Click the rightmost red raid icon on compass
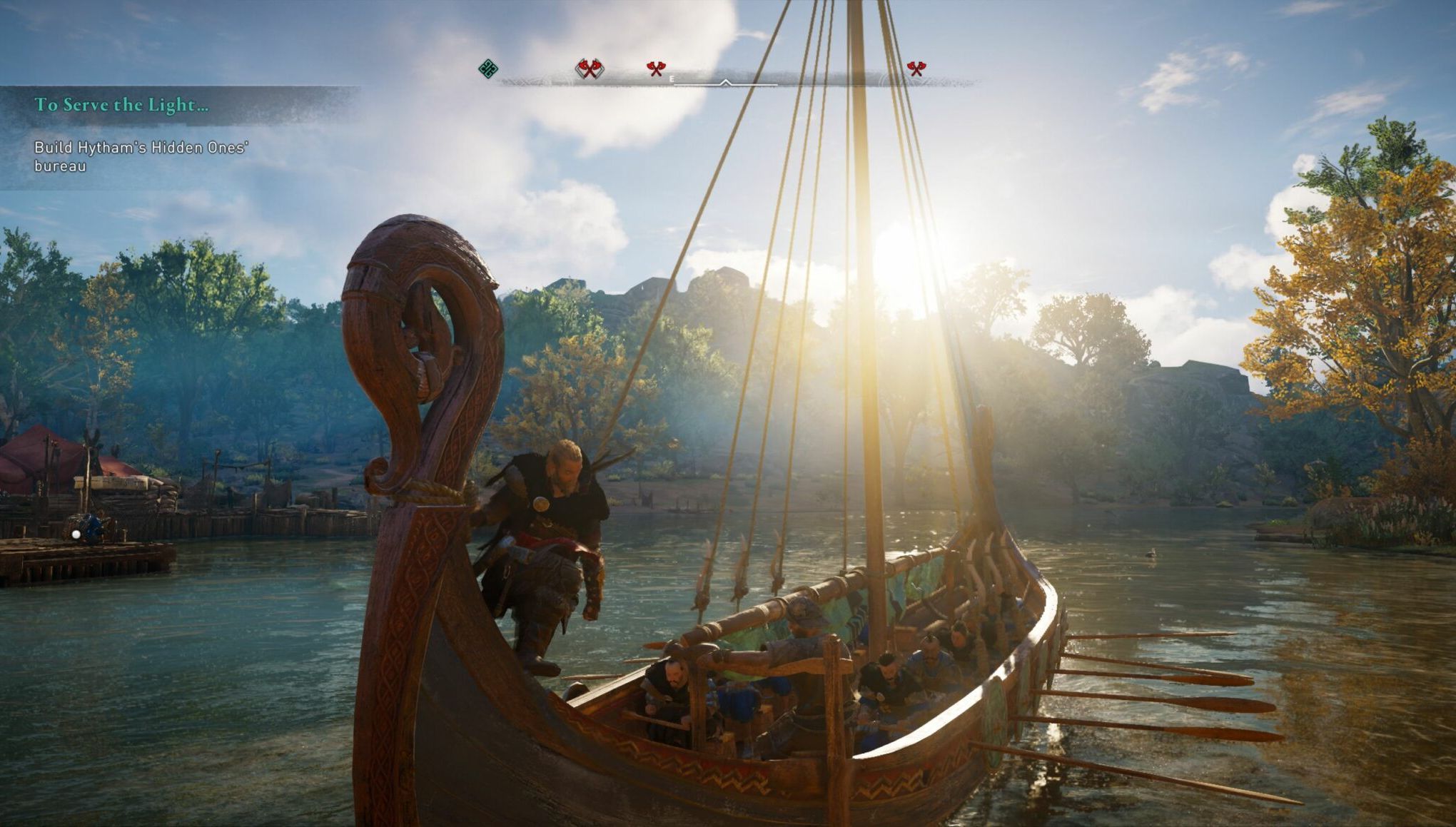The height and width of the screenshot is (827, 1456). click(917, 69)
